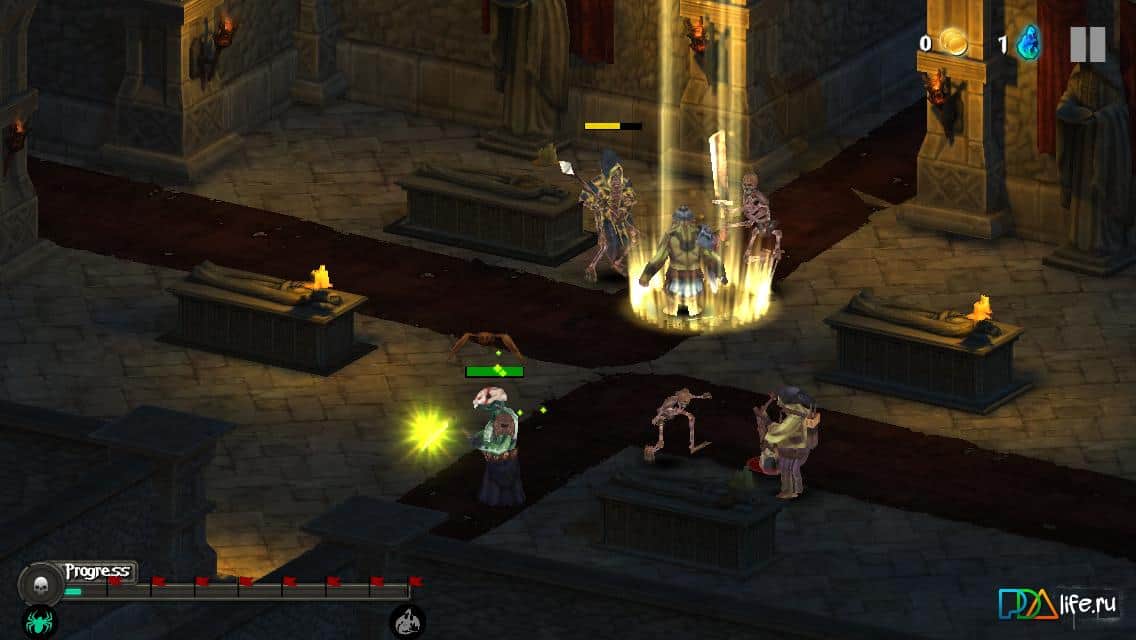Pause the game with the pause button
Image resolution: width=1136 pixels, height=640 pixels.
pos(1087,44)
